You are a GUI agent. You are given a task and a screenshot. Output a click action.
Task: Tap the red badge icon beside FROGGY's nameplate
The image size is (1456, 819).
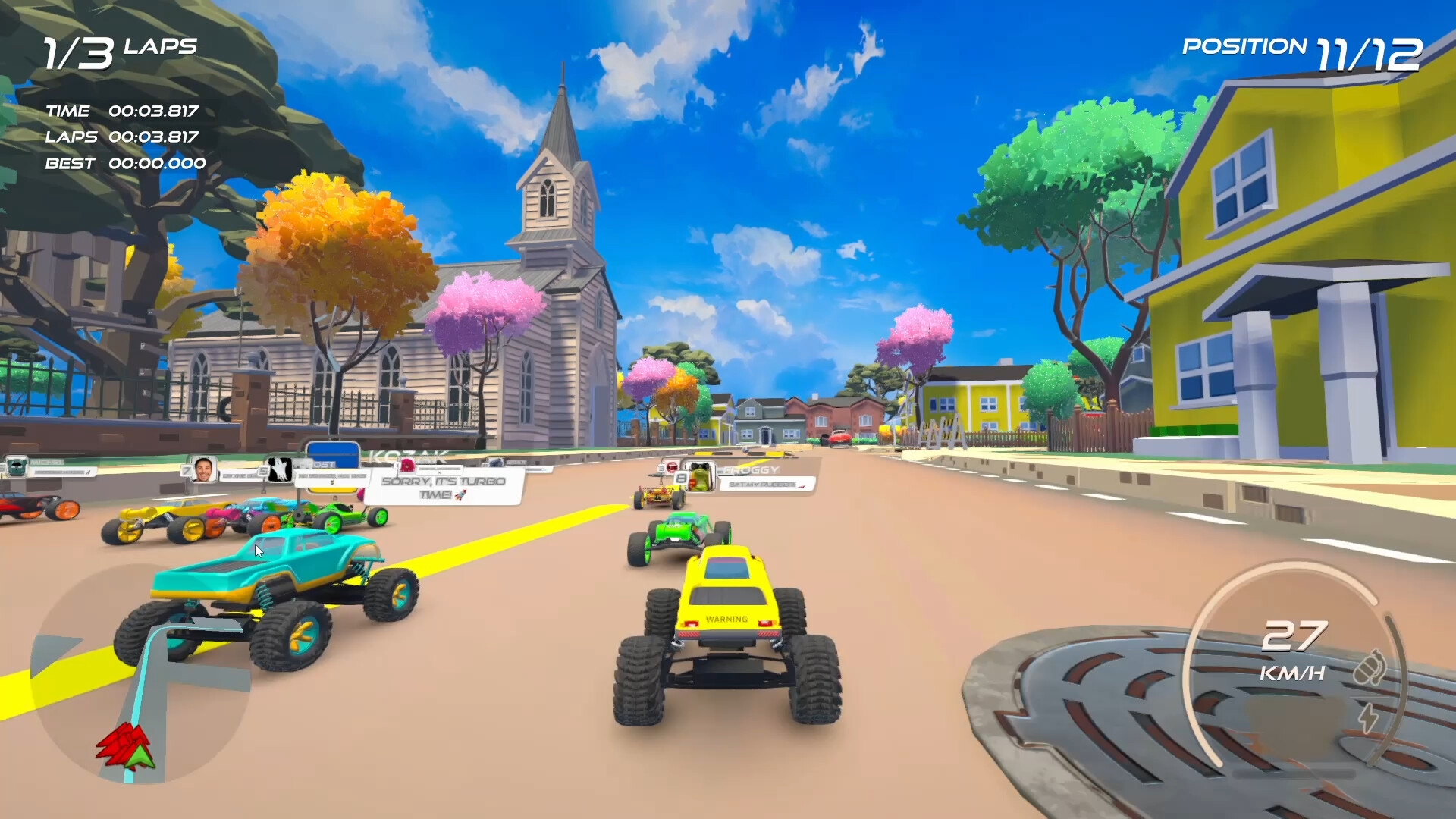point(671,468)
